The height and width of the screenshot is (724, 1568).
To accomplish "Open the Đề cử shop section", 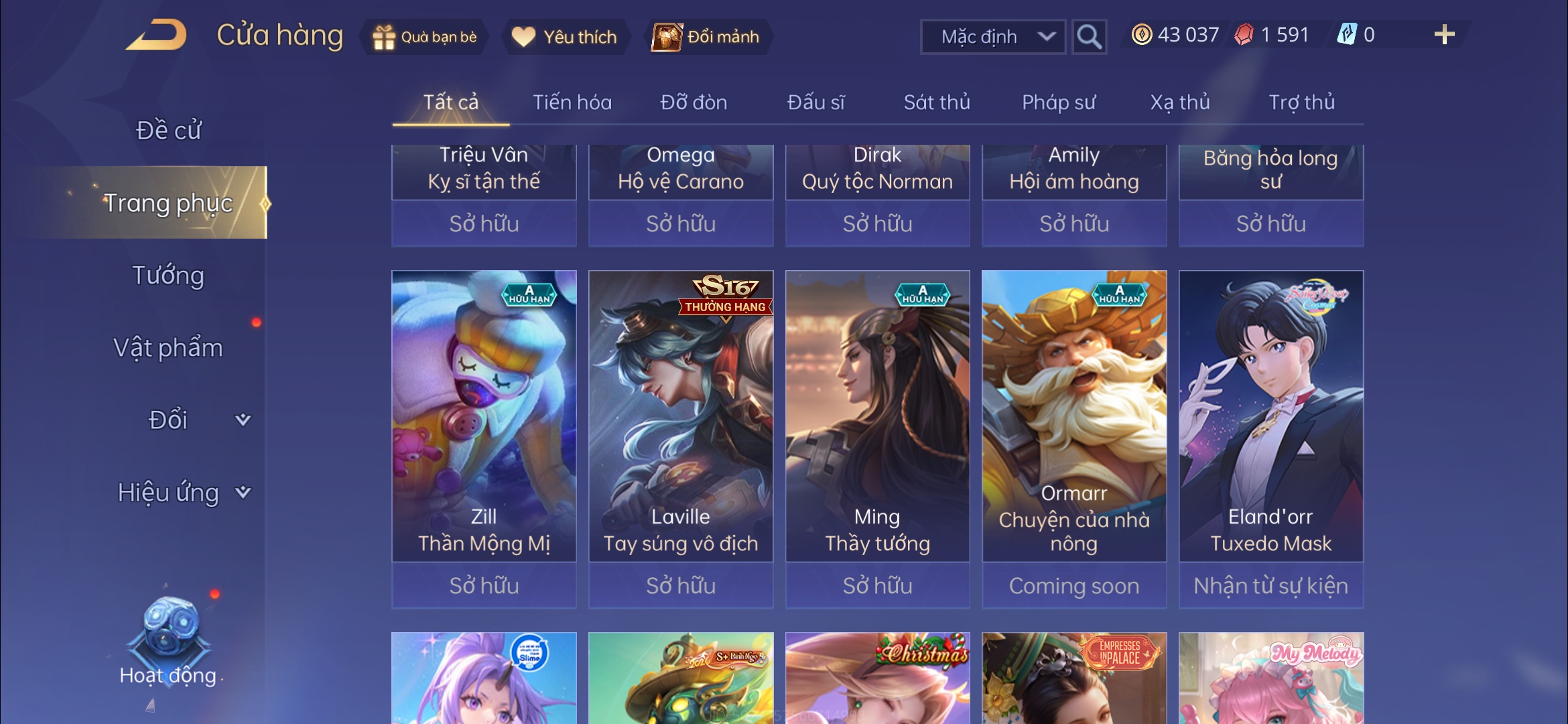I will click(168, 130).
